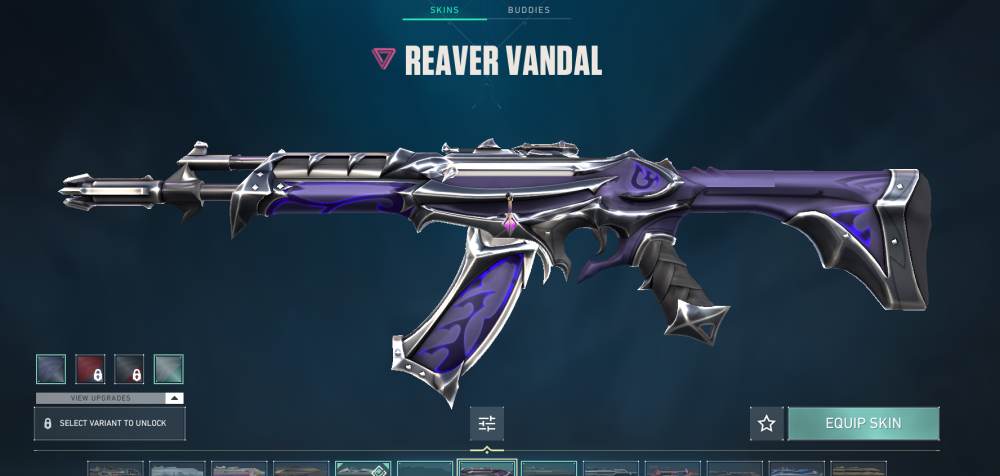The image size is (1000, 476).
Task: Expand the View Upgrades bar
Action: click(x=110, y=397)
